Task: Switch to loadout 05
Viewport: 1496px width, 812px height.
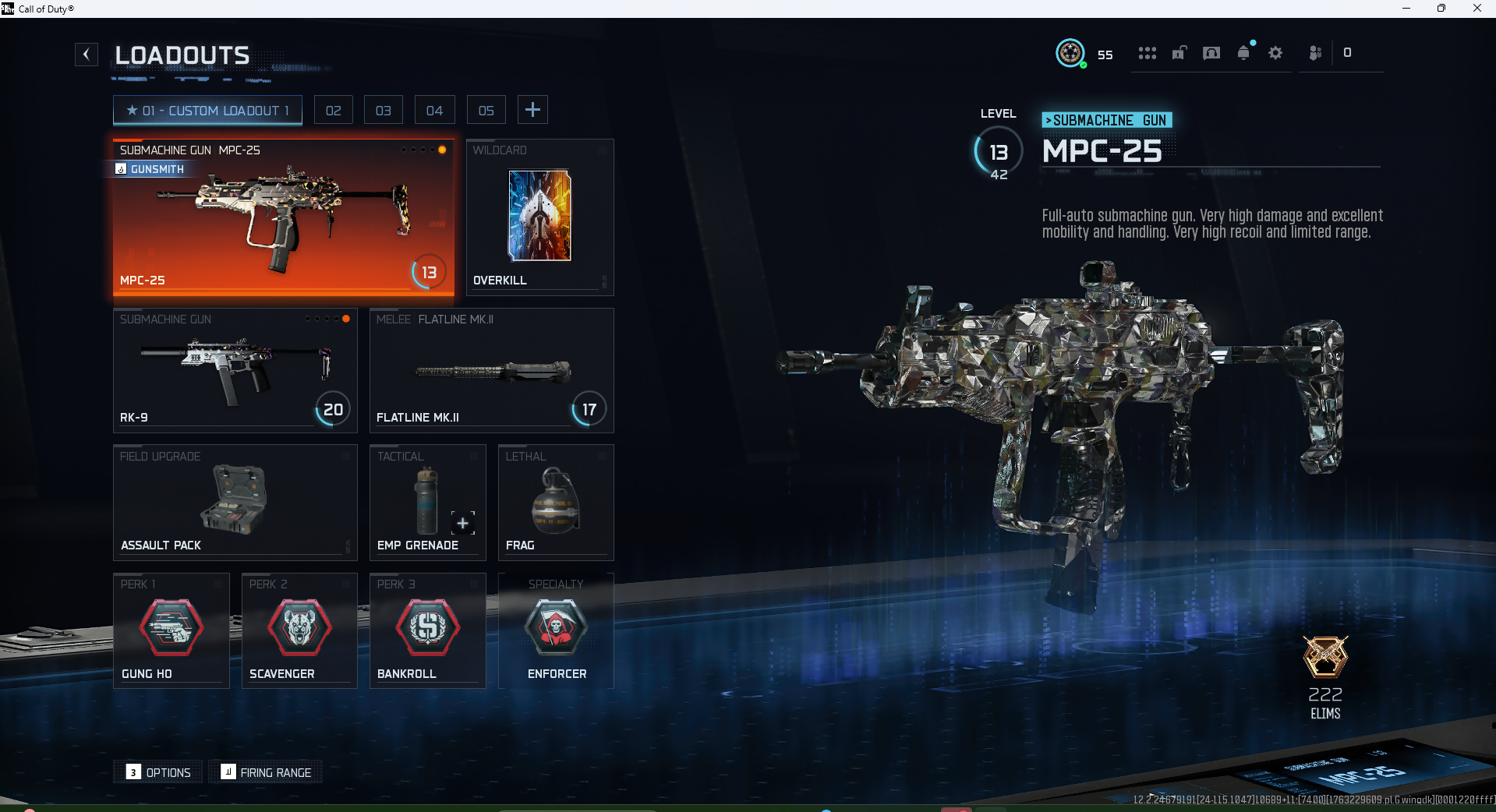Action: (x=486, y=111)
